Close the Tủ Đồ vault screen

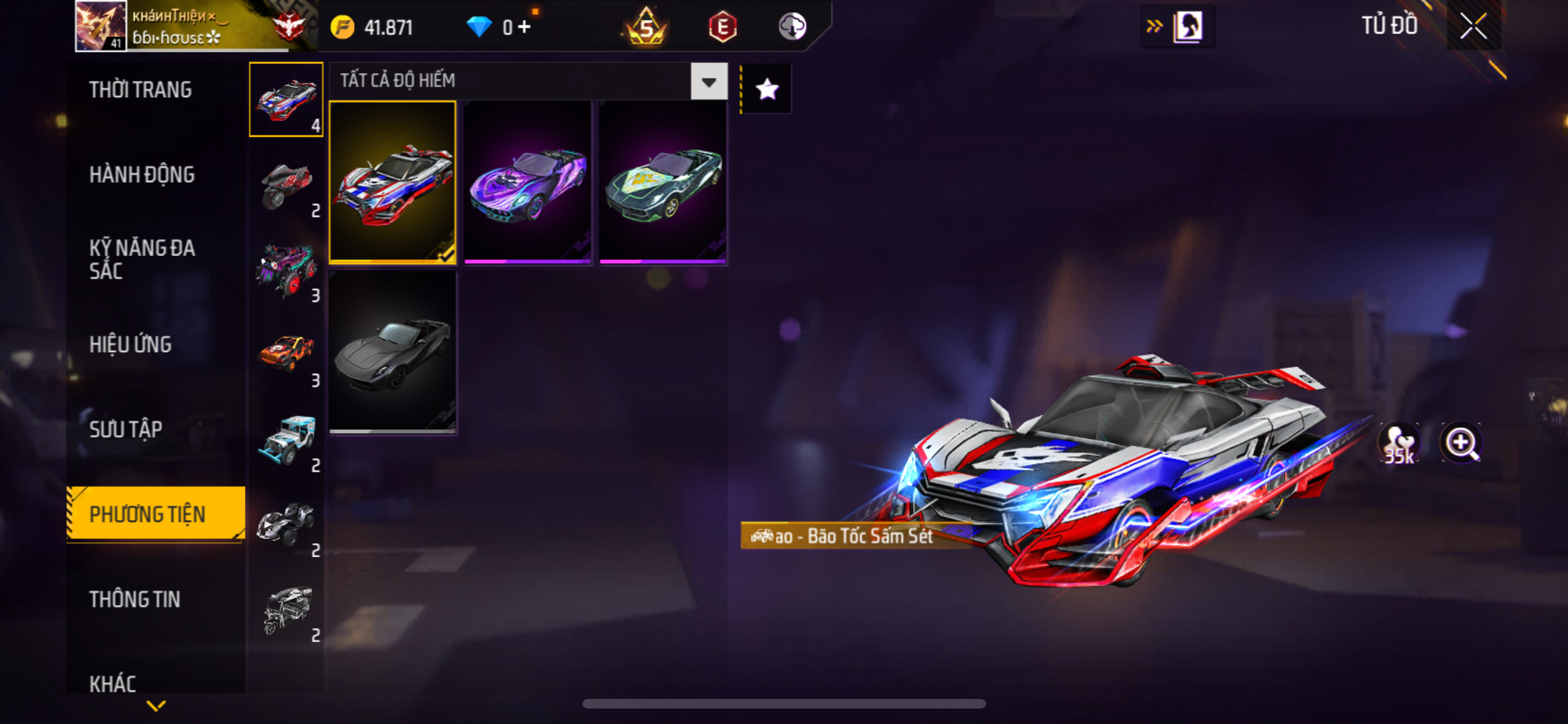[1473, 26]
